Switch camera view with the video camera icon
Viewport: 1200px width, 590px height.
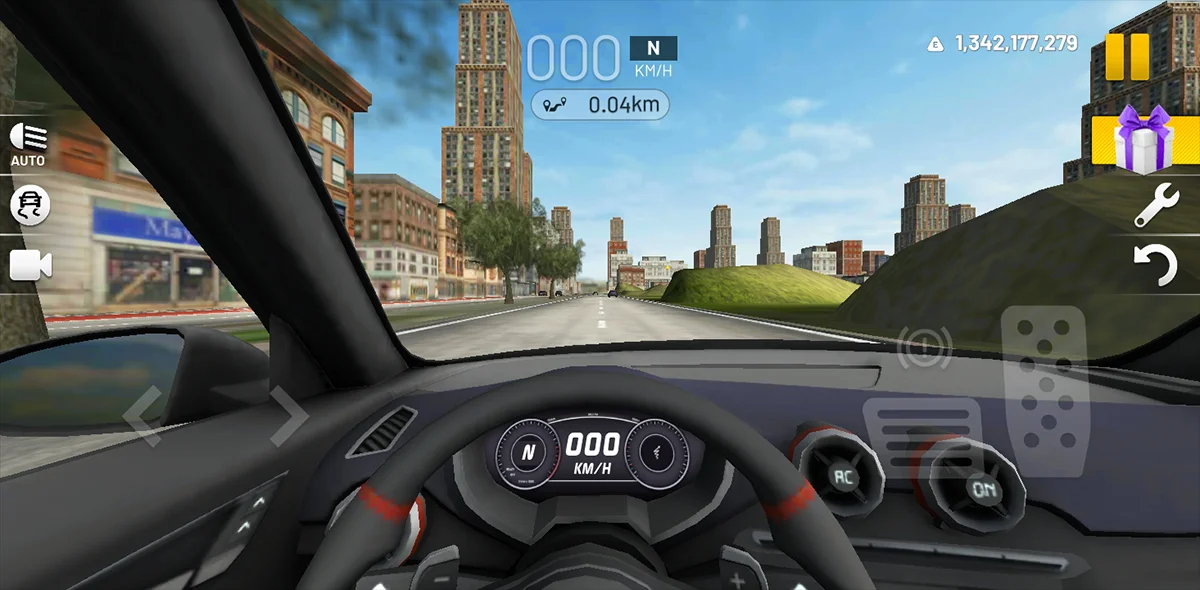(30, 265)
